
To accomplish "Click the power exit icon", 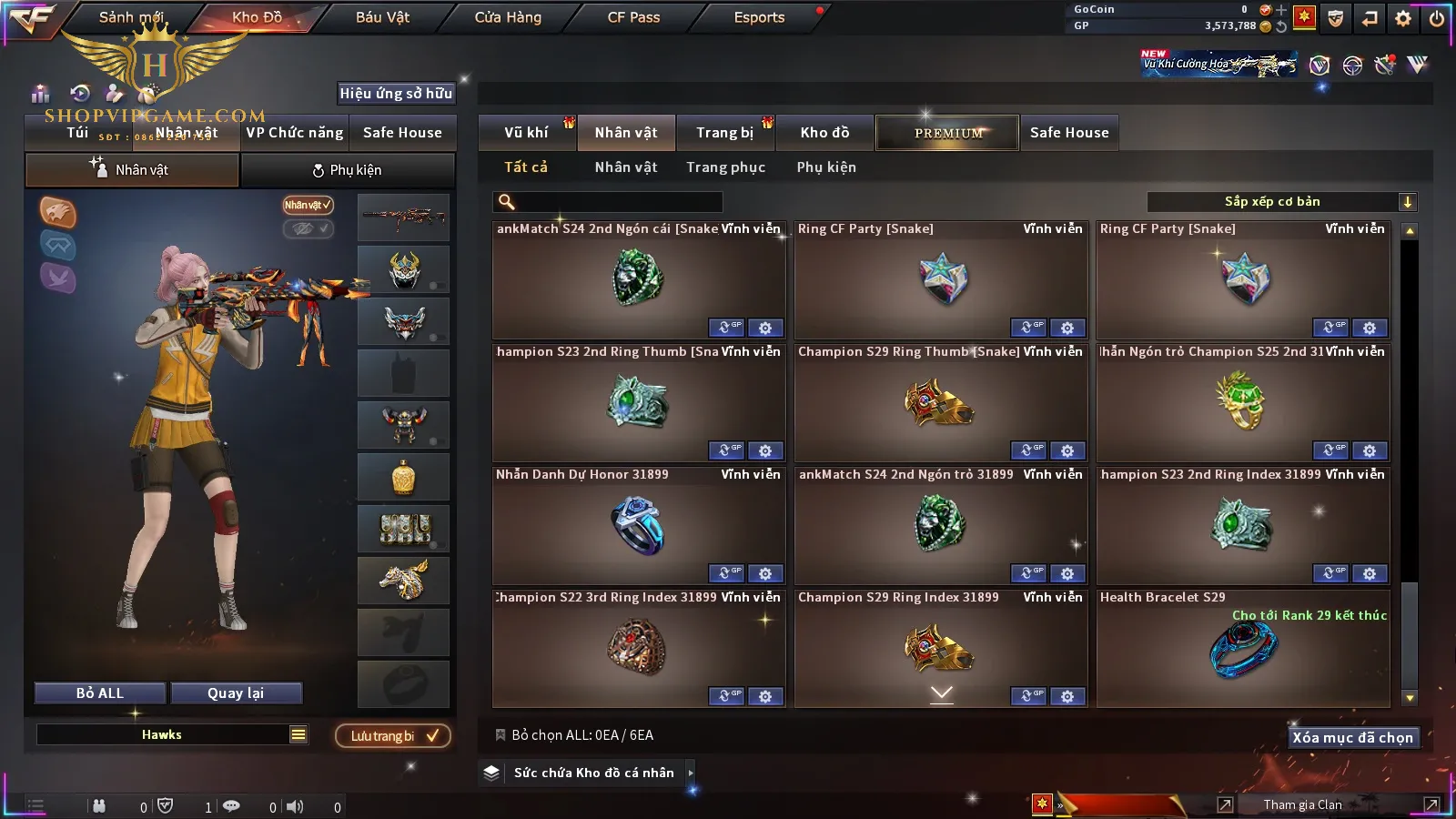I will click(x=1437, y=18).
